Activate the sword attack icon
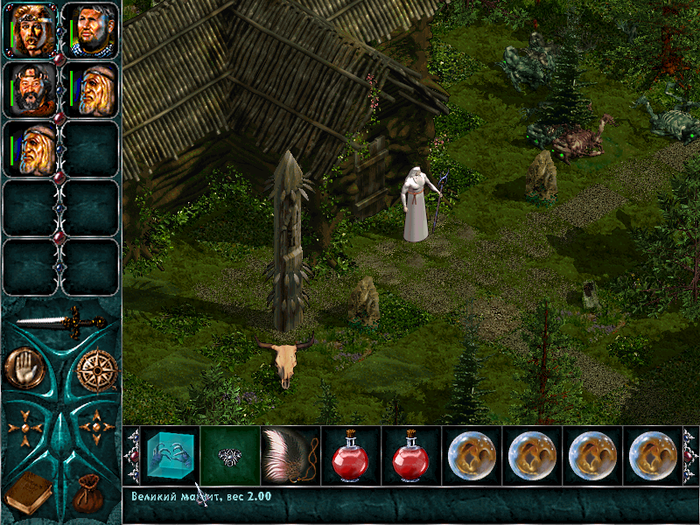Image resolution: width=700 pixels, height=525 pixels. (x=61, y=322)
